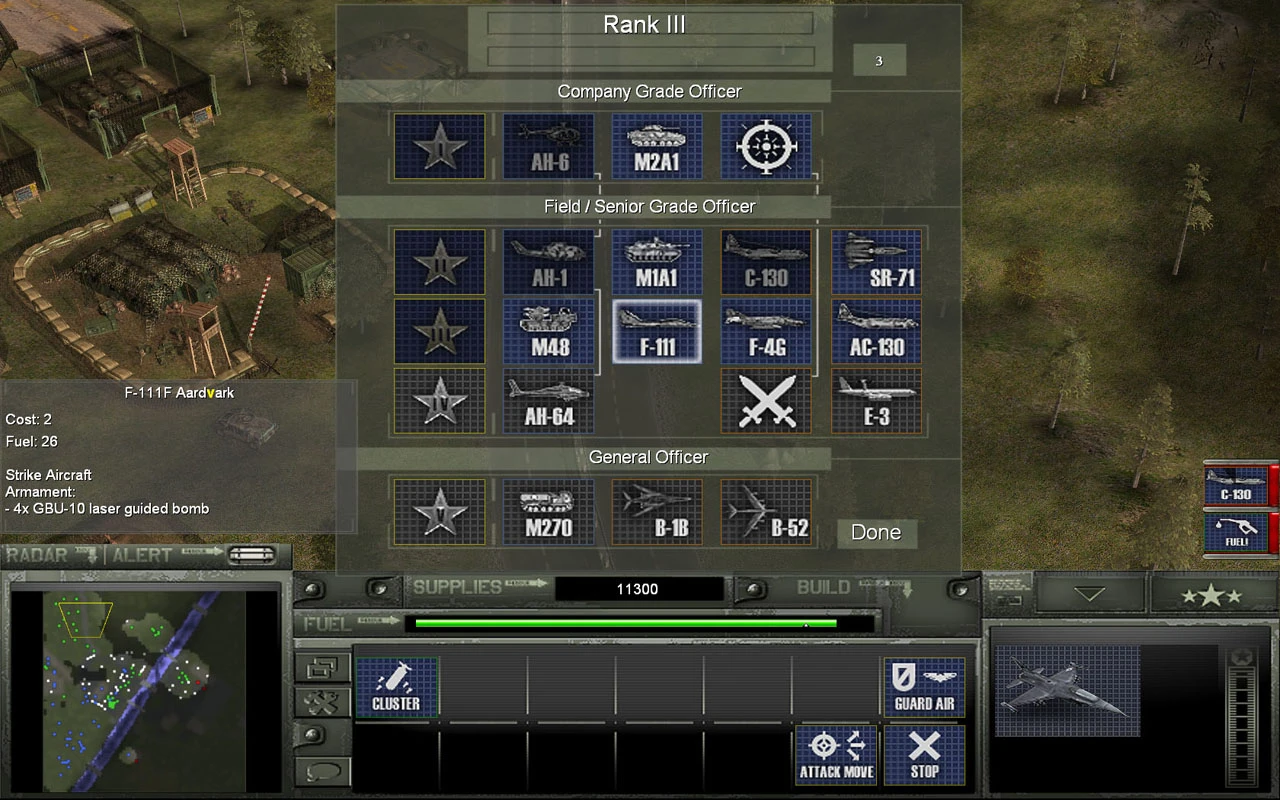Viewport: 1280px width, 800px height.
Task: Click the green fuel level bar
Action: [x=625, y=623]
